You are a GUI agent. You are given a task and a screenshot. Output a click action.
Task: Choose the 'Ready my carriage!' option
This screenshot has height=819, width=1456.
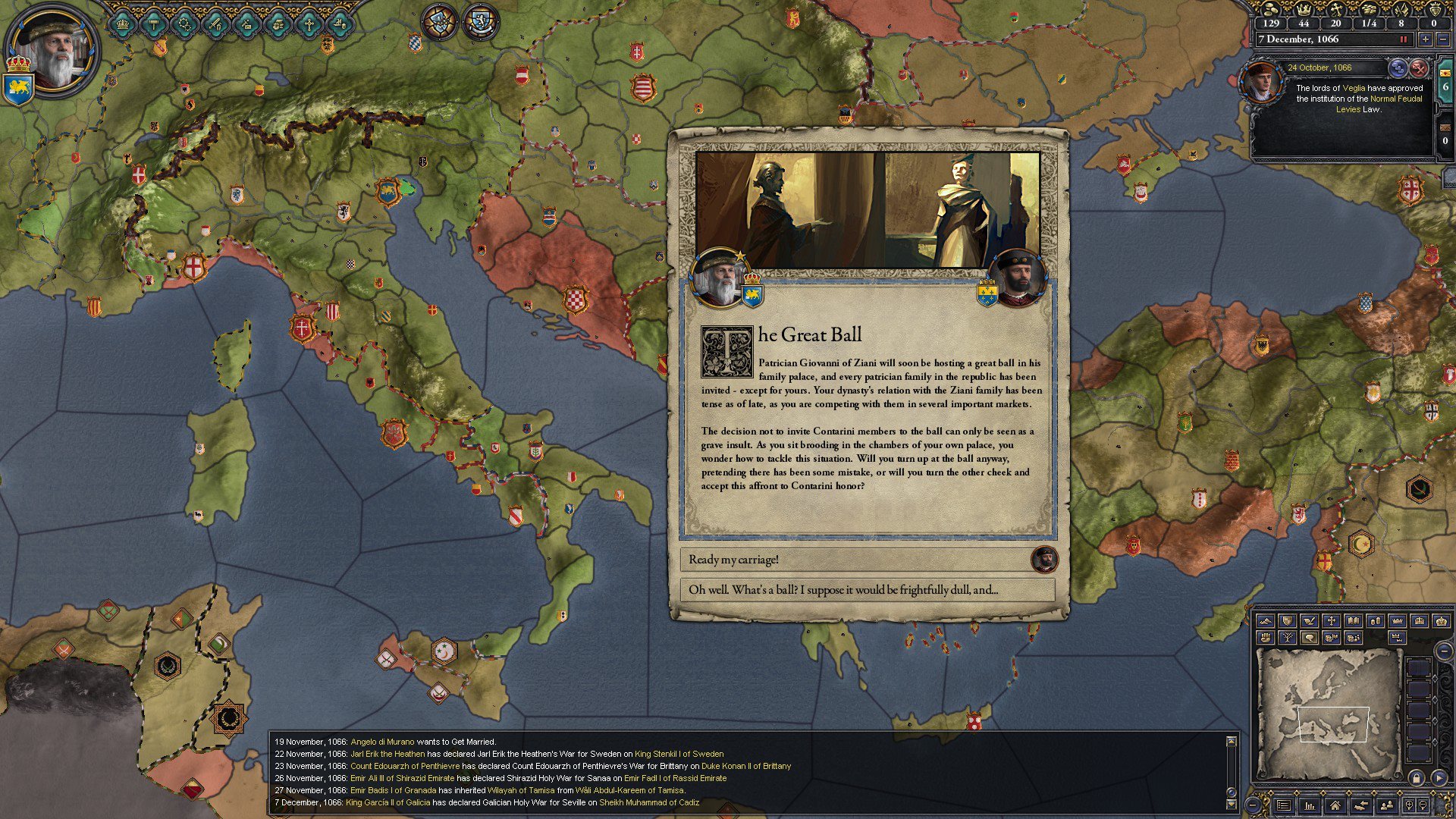[x=857, y=560]
